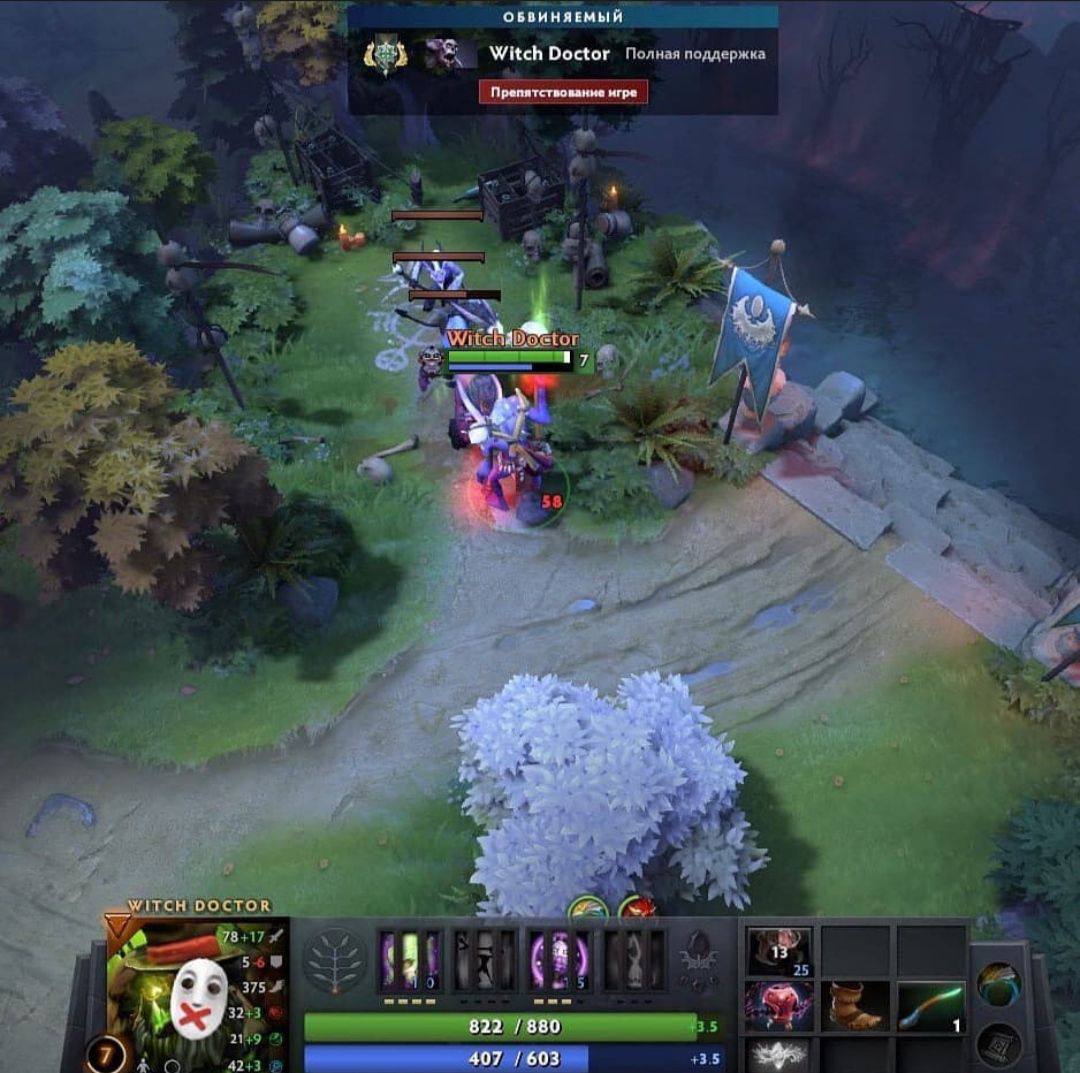Click the scepter and shard upgrade indicator

point(696,962)
